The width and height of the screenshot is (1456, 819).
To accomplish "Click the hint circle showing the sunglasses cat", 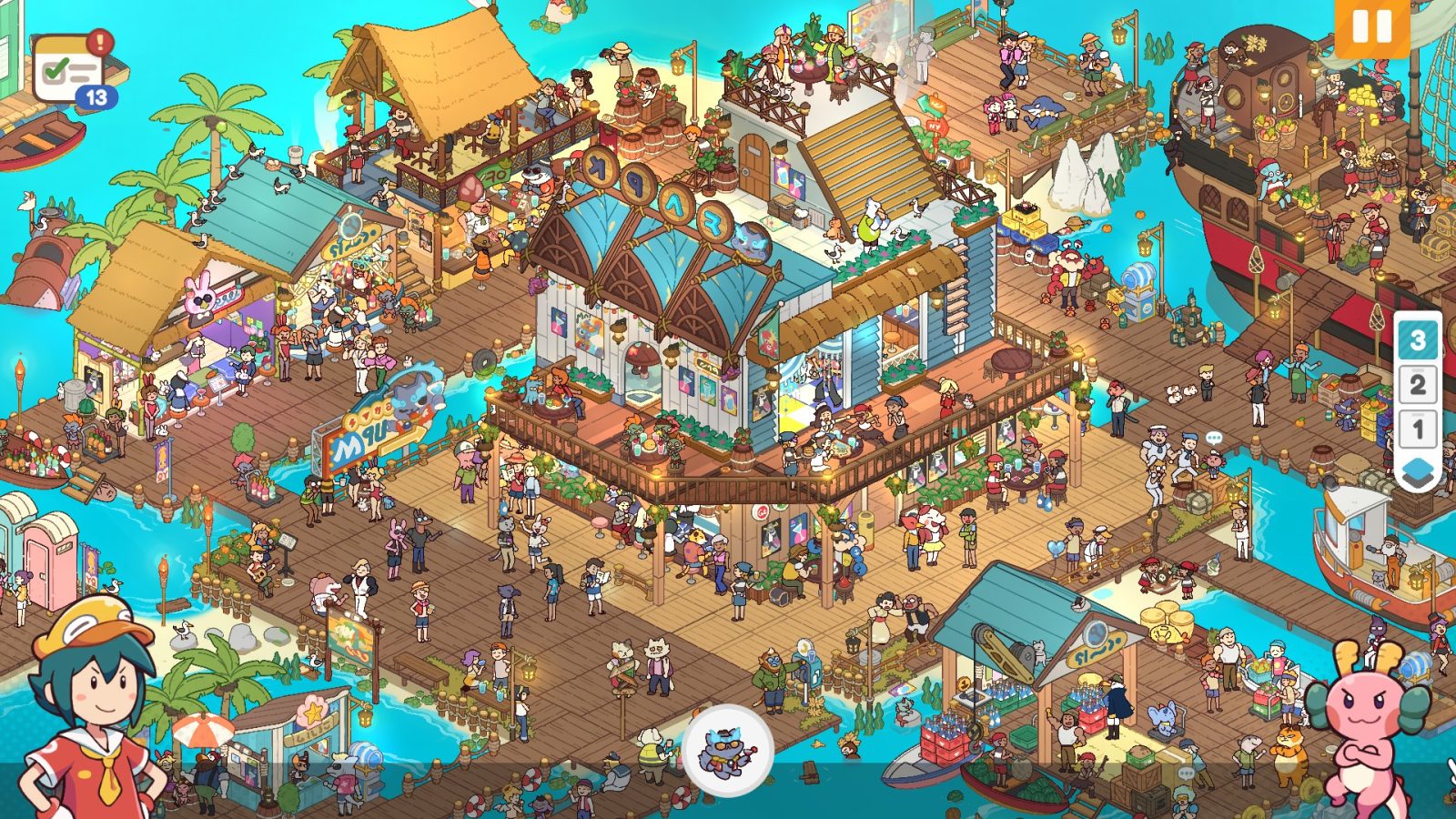I will [728, 751].
